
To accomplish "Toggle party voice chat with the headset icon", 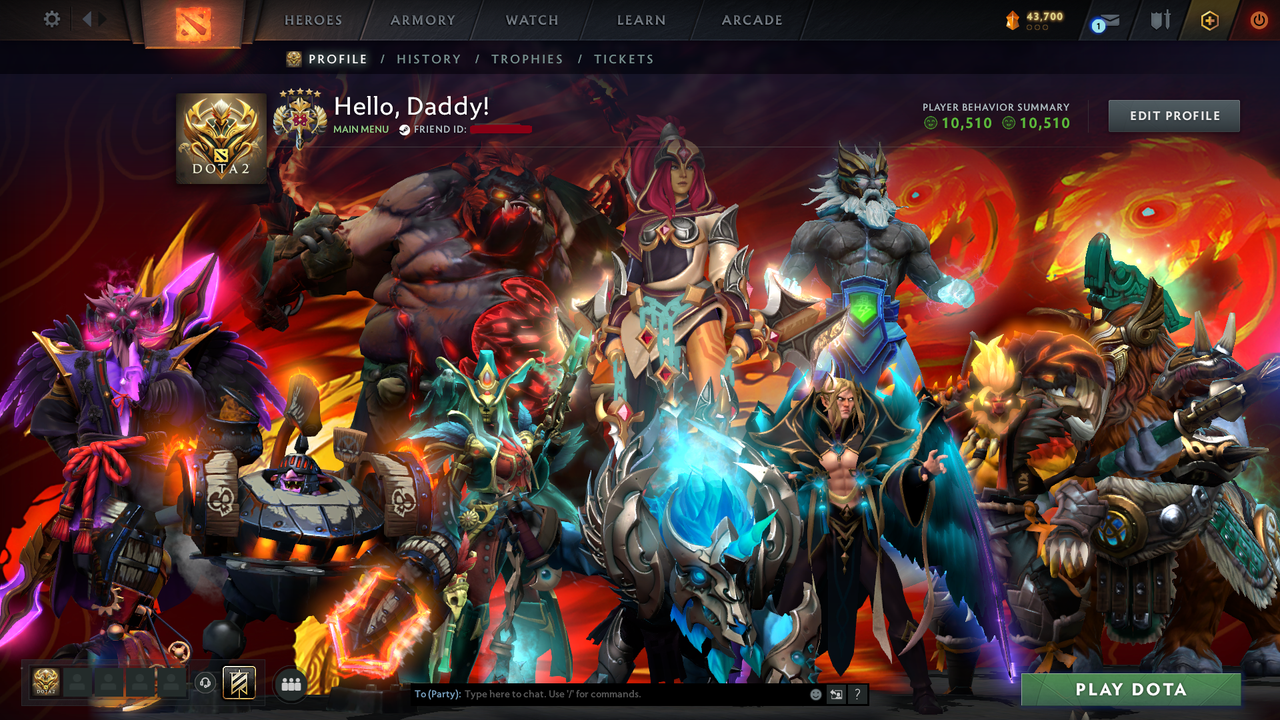I will click(x=205, y=683).
